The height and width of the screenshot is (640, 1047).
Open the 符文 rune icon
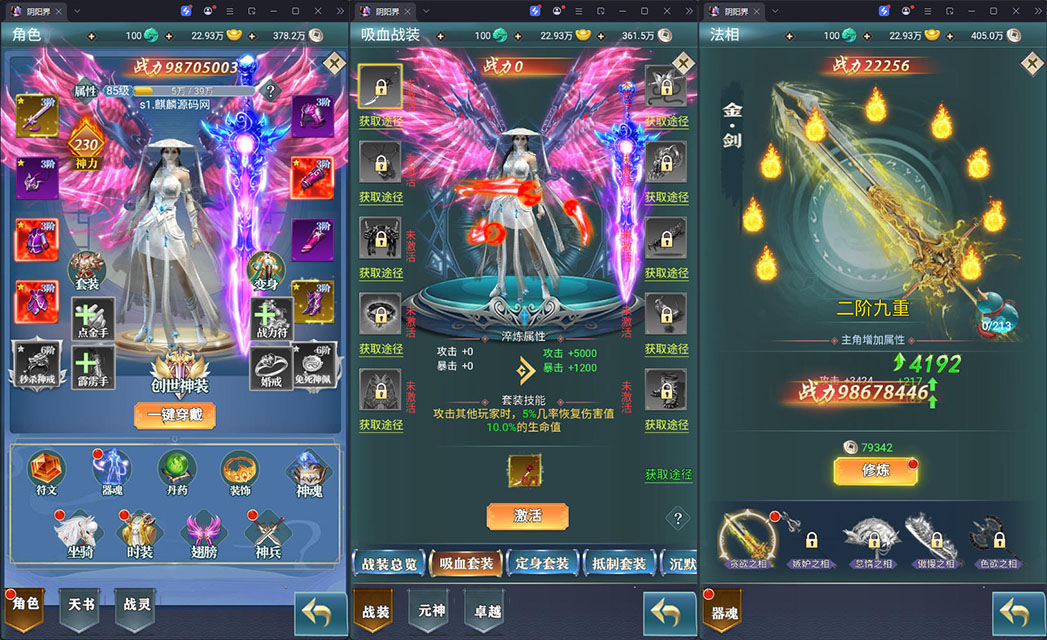(46, 471)
